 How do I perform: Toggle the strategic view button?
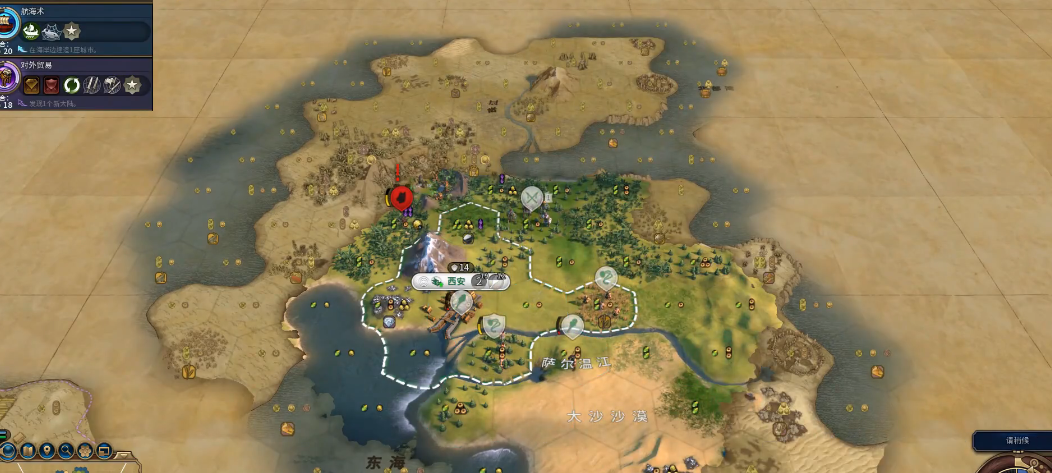pos(103,451)
